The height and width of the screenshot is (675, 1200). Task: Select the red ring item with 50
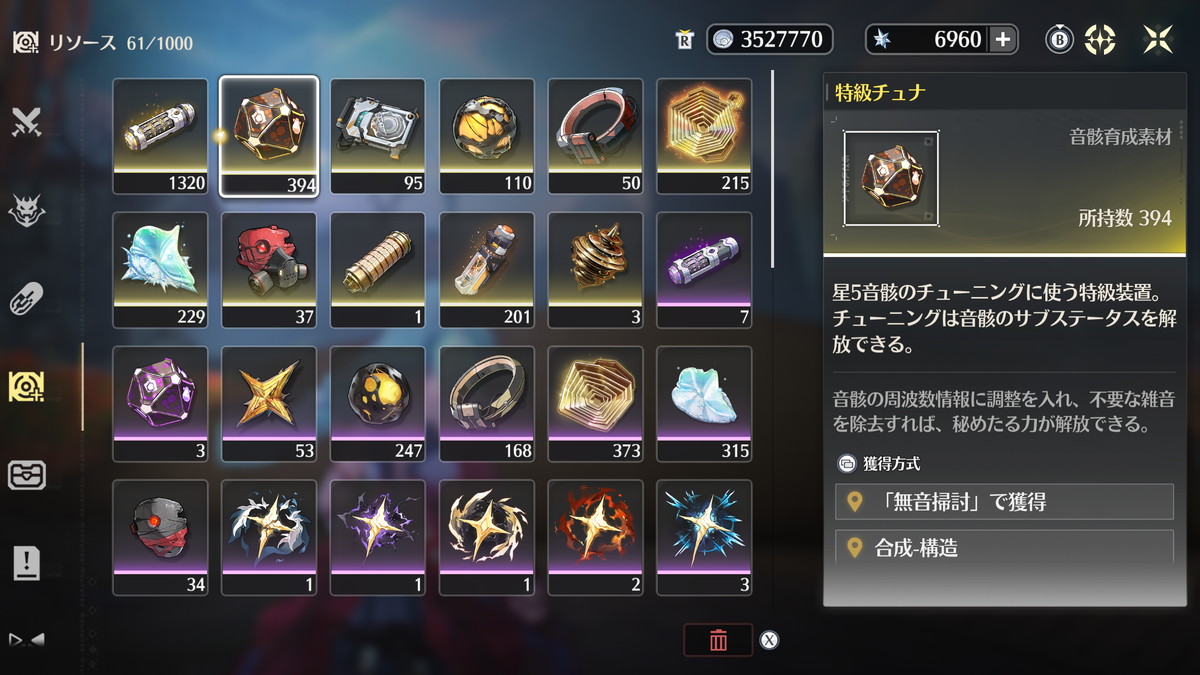click(595, 136)
